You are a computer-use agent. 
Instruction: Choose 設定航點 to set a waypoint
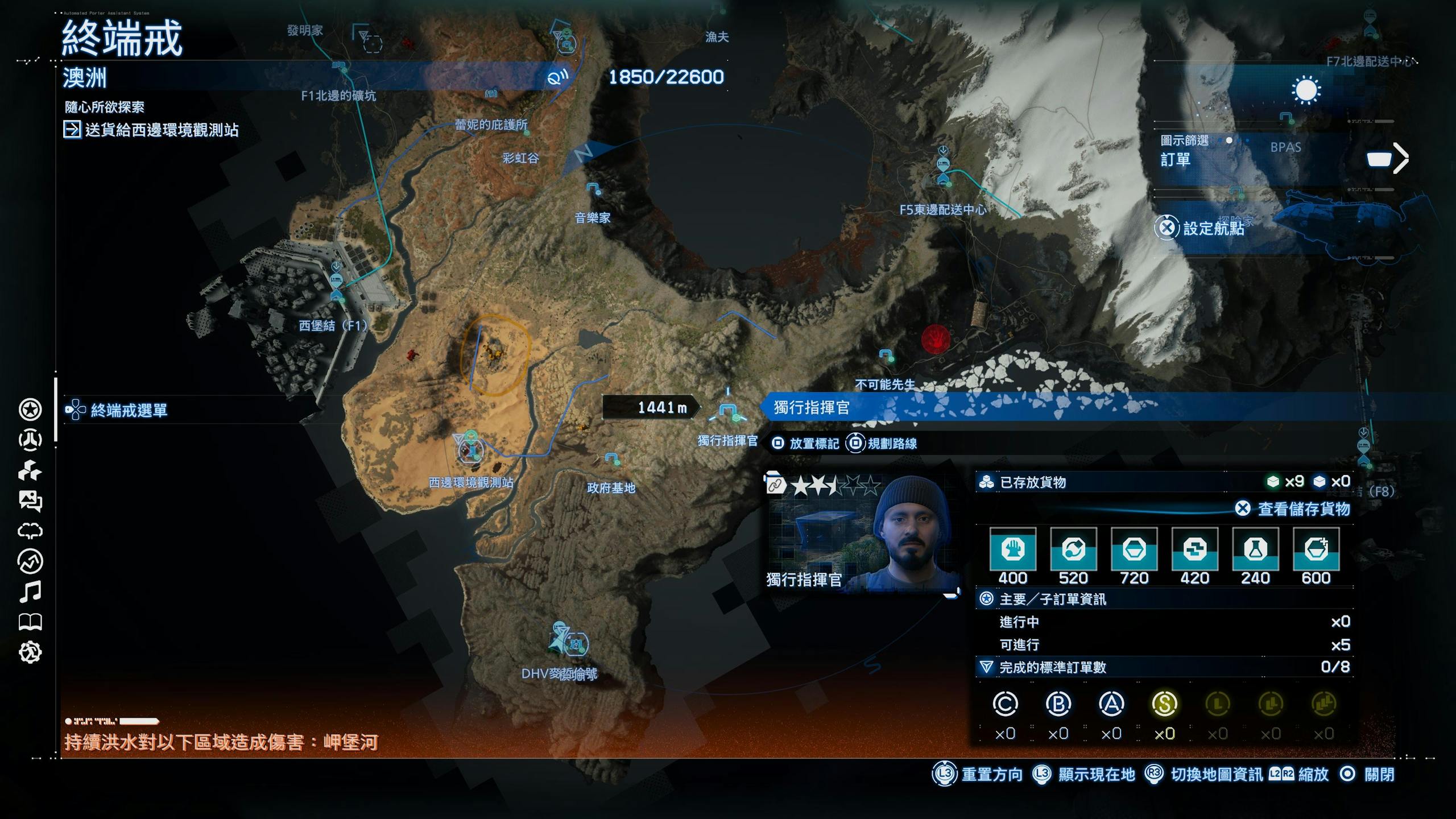pyautogui.click(x=1213, y=229)
